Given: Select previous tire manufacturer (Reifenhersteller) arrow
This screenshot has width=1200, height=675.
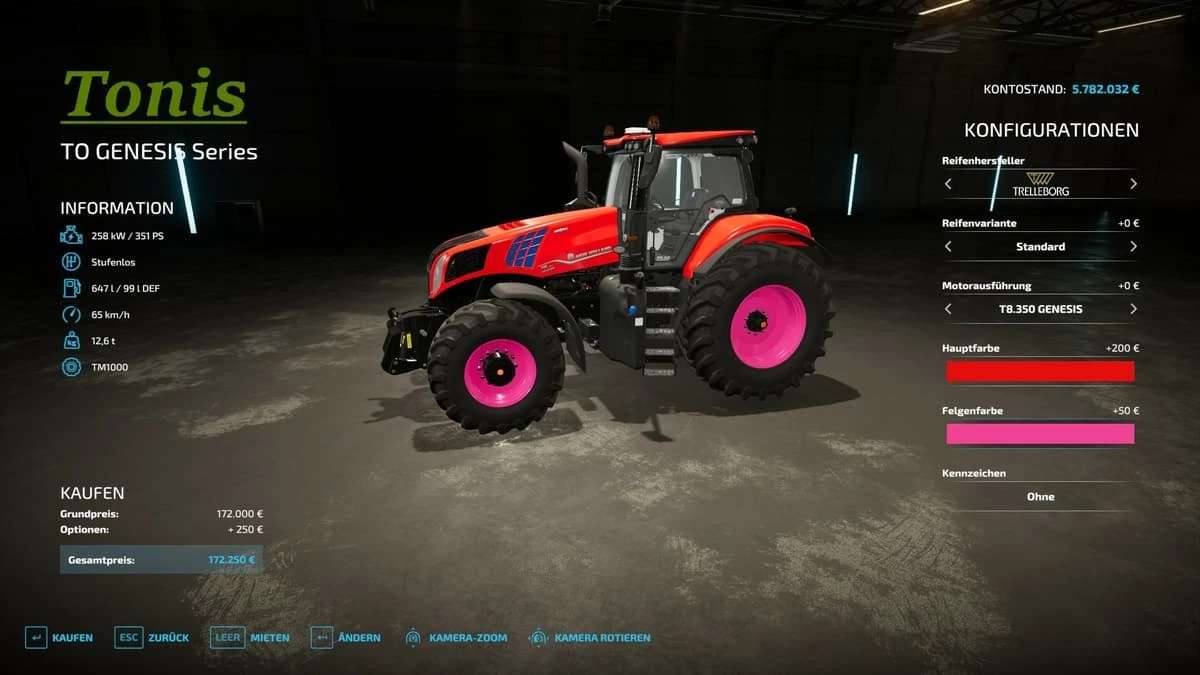Looking at the screenshot, I should point(948,184).
